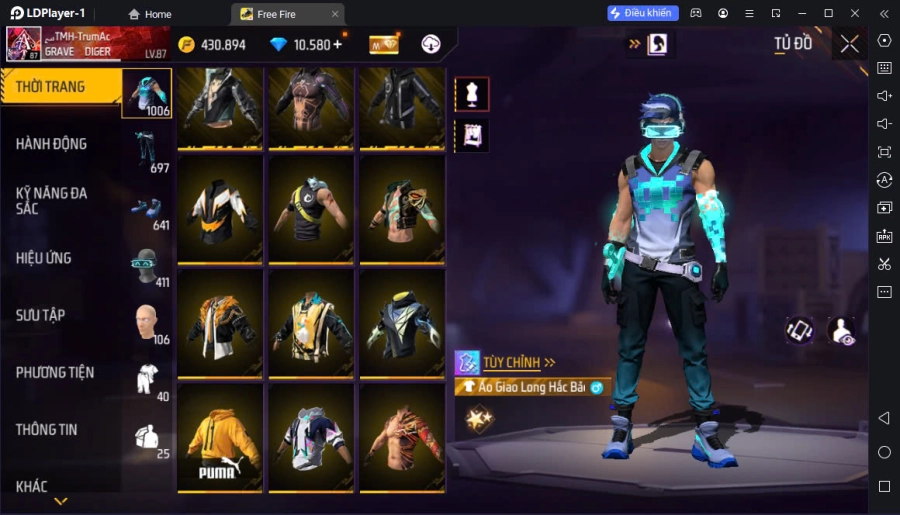Select the Phương Tiện category

coord(62,372)
